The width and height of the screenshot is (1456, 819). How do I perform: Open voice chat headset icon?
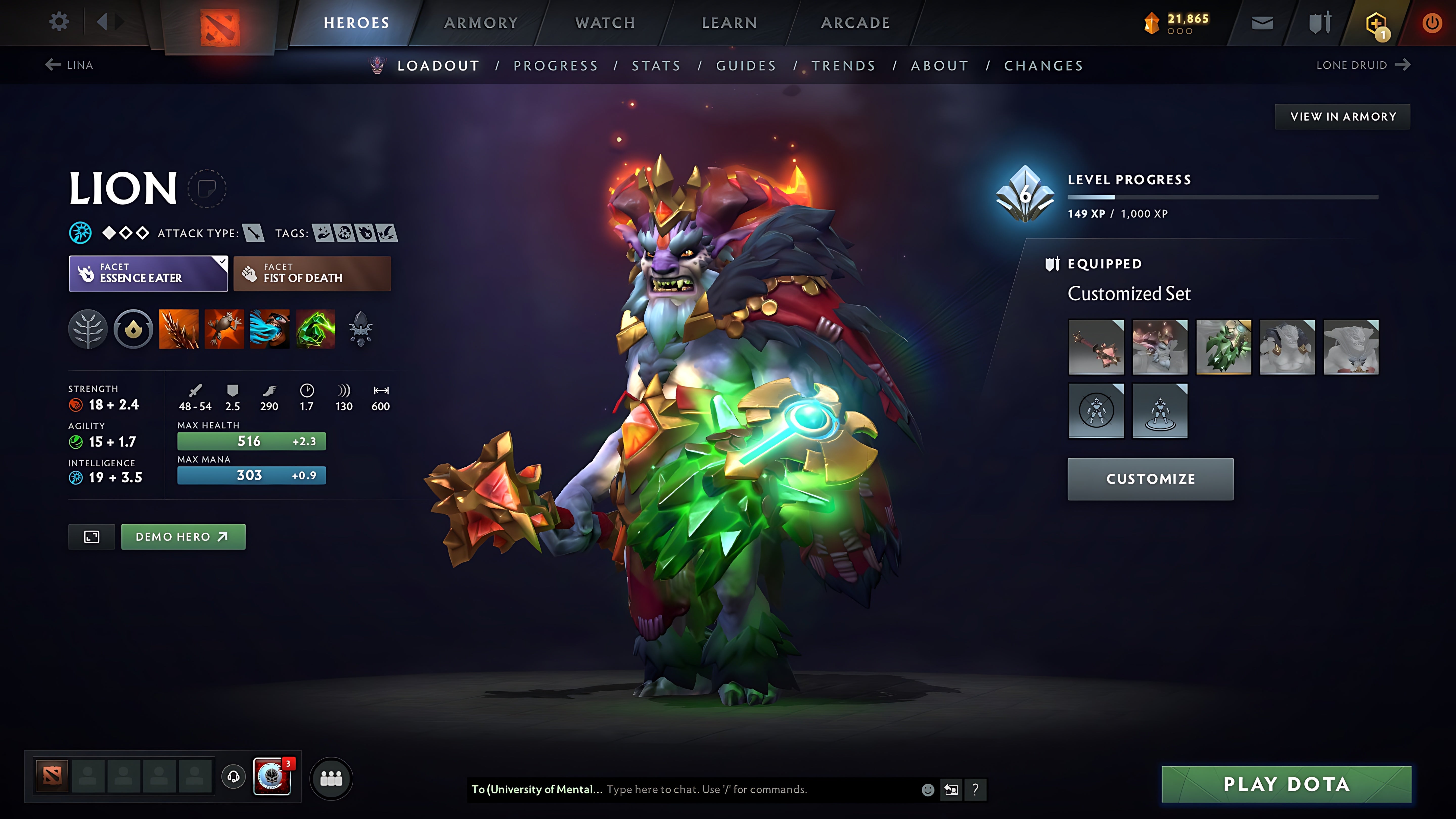click(x=233, y=776)
